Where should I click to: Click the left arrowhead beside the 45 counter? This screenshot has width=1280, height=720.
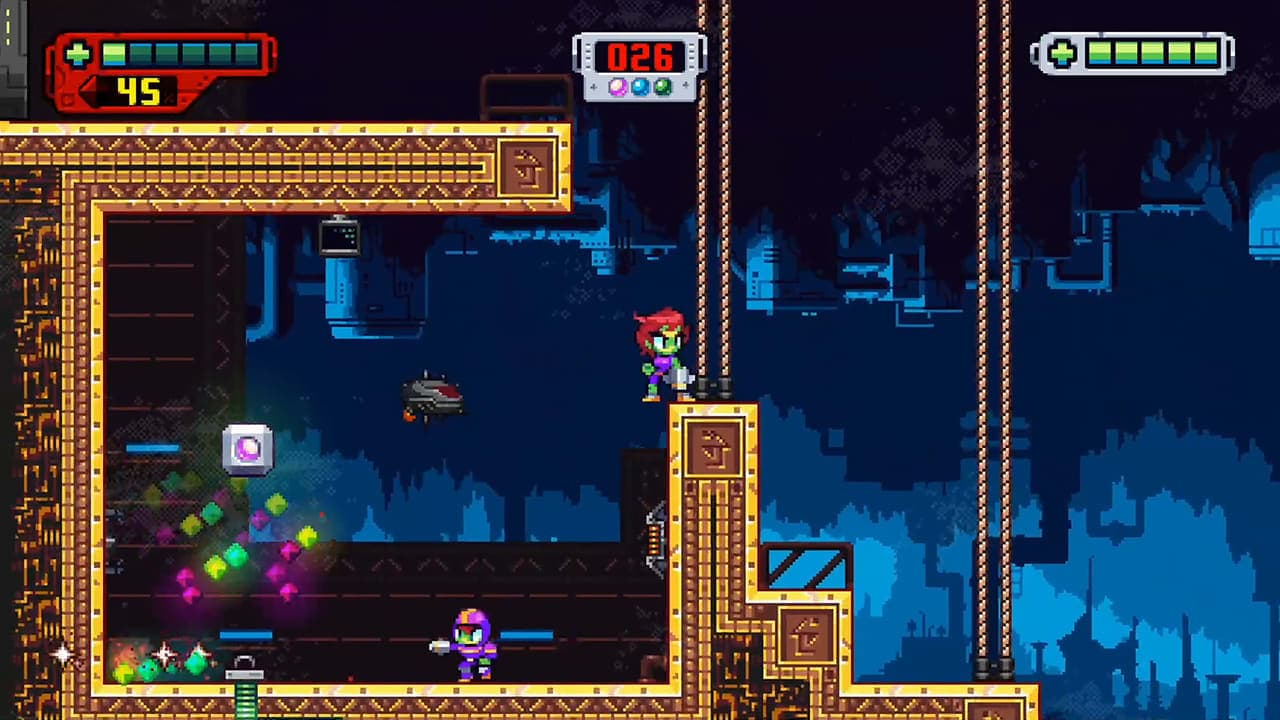[x=88, y=93]
